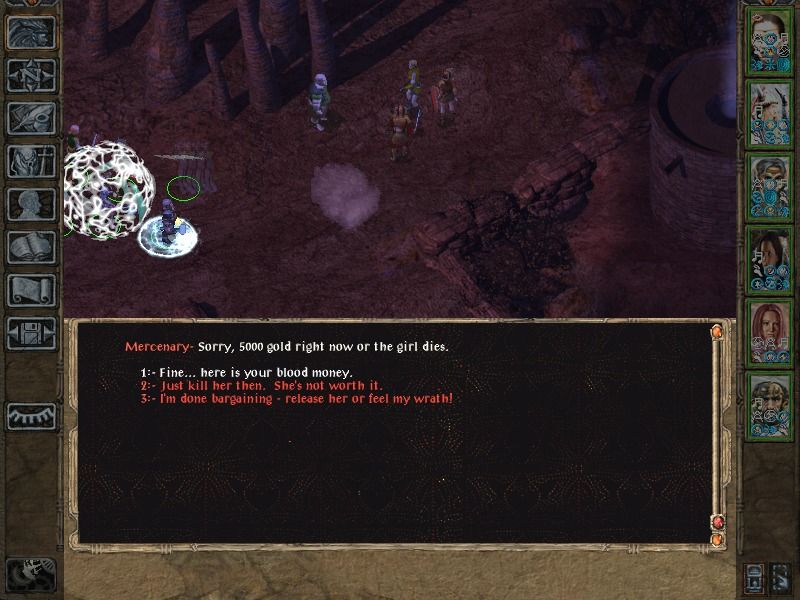Click the dialogue scroll-up gem
Image resolution: width=800 pixels, height=600 pixels.
tap(716, 331)
